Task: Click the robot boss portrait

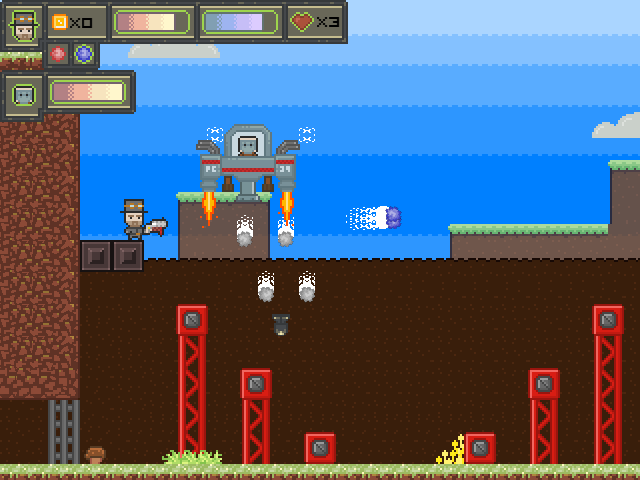Action: [x=22, y=94]
